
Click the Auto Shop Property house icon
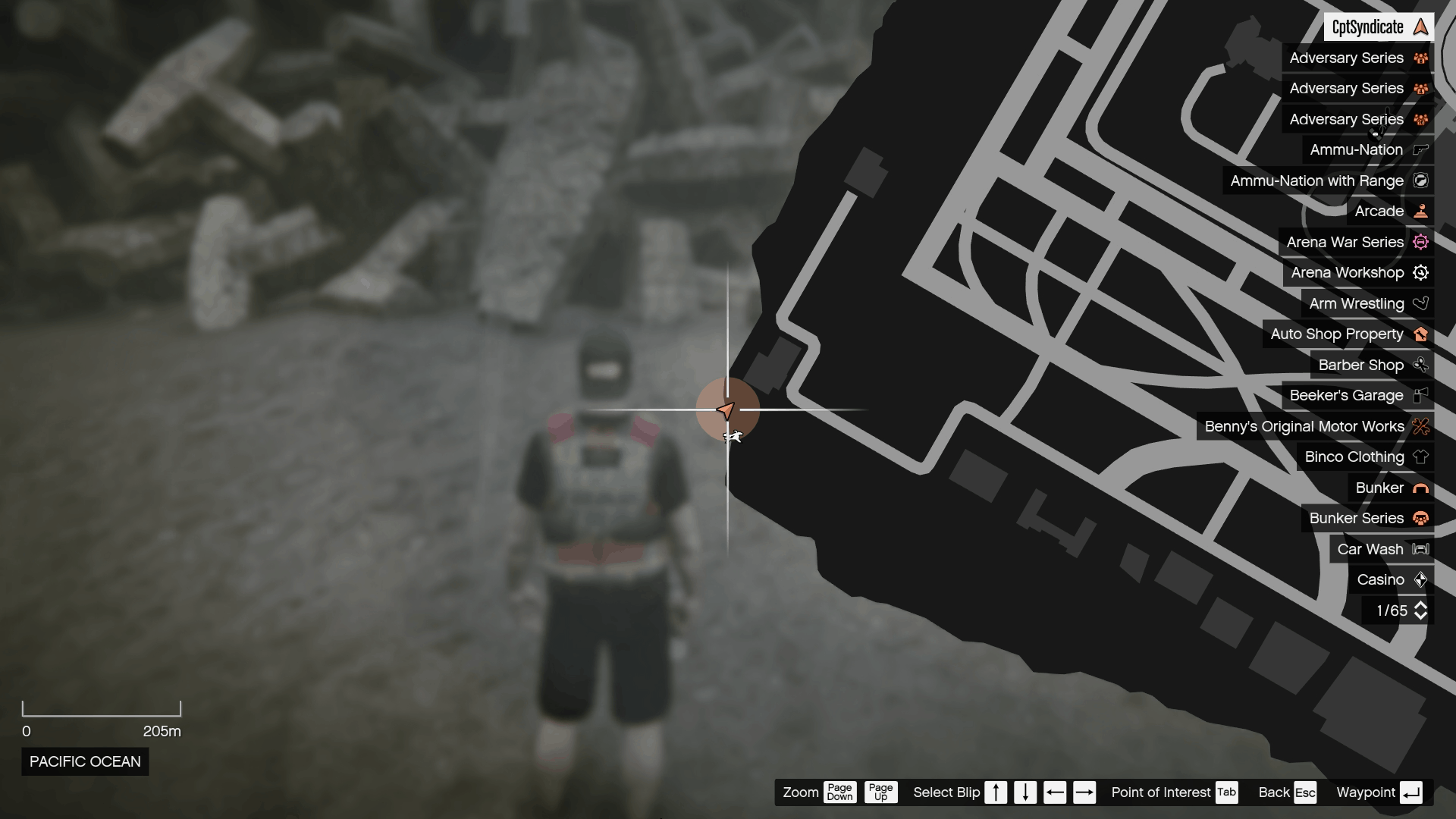(x=1422, y=334)
